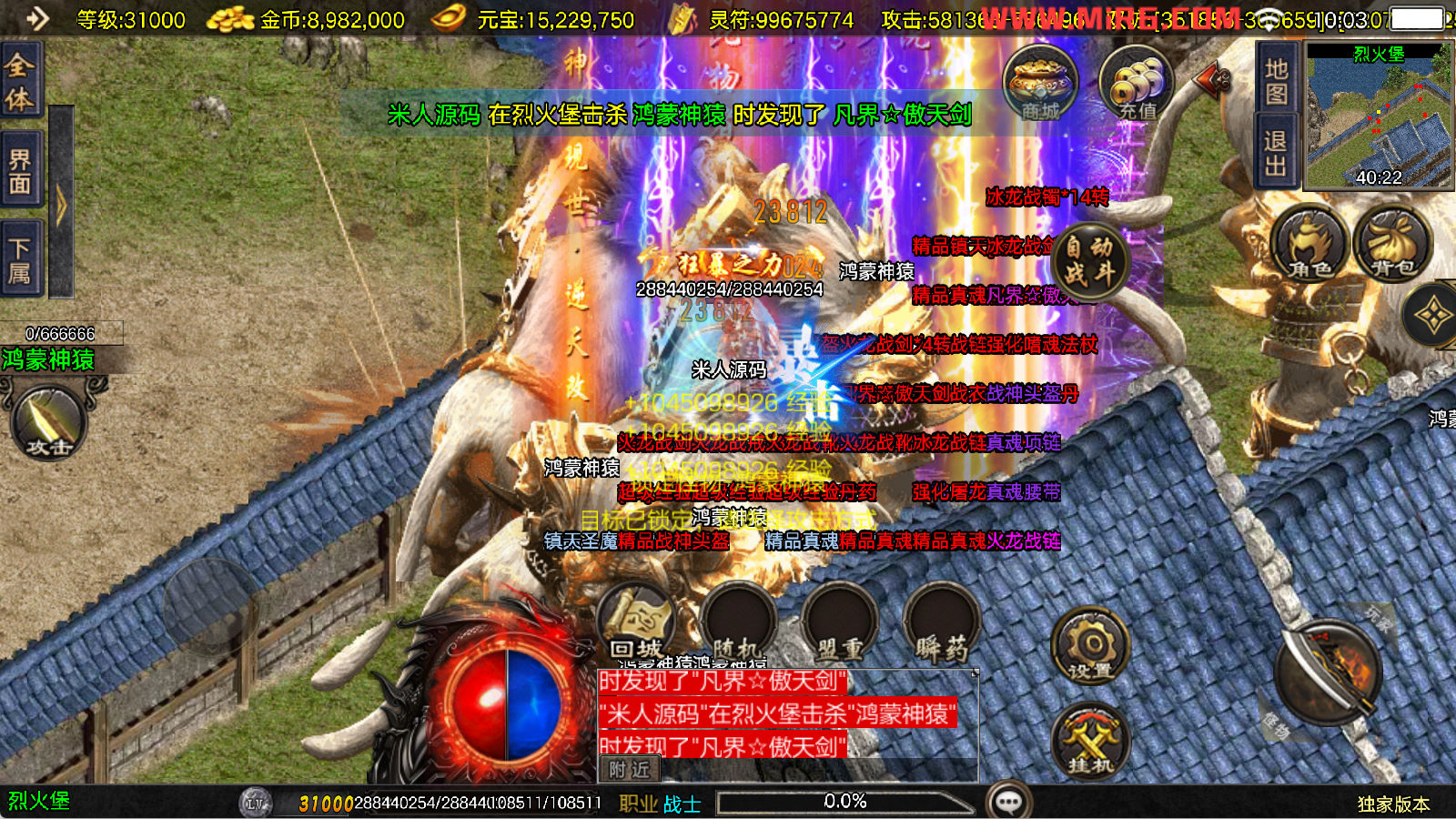Image resolution: width=1456 pixels, height=819 pixels.
Task: Choose the 下属 subordinates tab
Action: click(x=20, y=259)
